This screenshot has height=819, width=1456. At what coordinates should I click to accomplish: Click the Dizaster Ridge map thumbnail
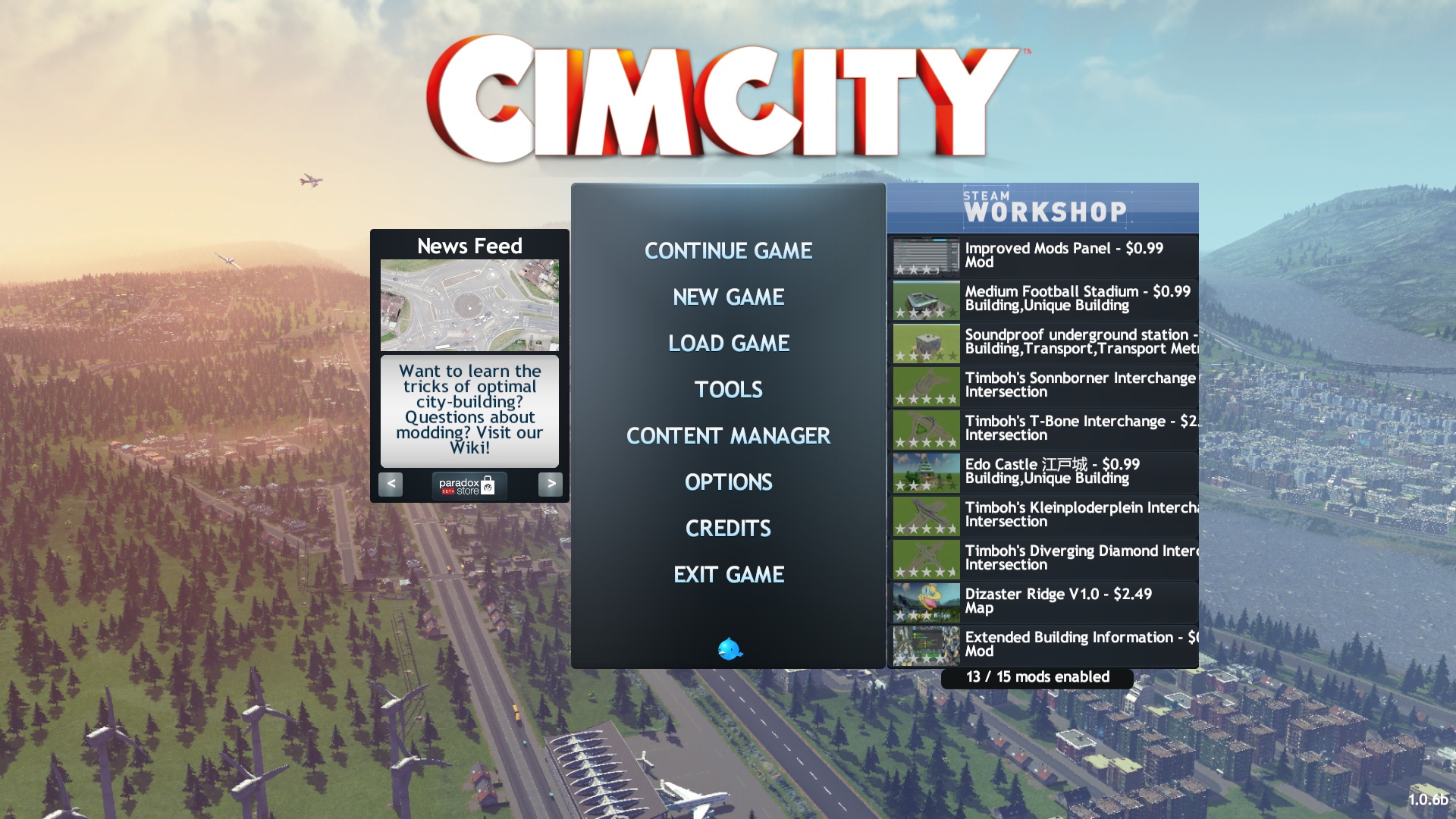click(x=924, y=601)
